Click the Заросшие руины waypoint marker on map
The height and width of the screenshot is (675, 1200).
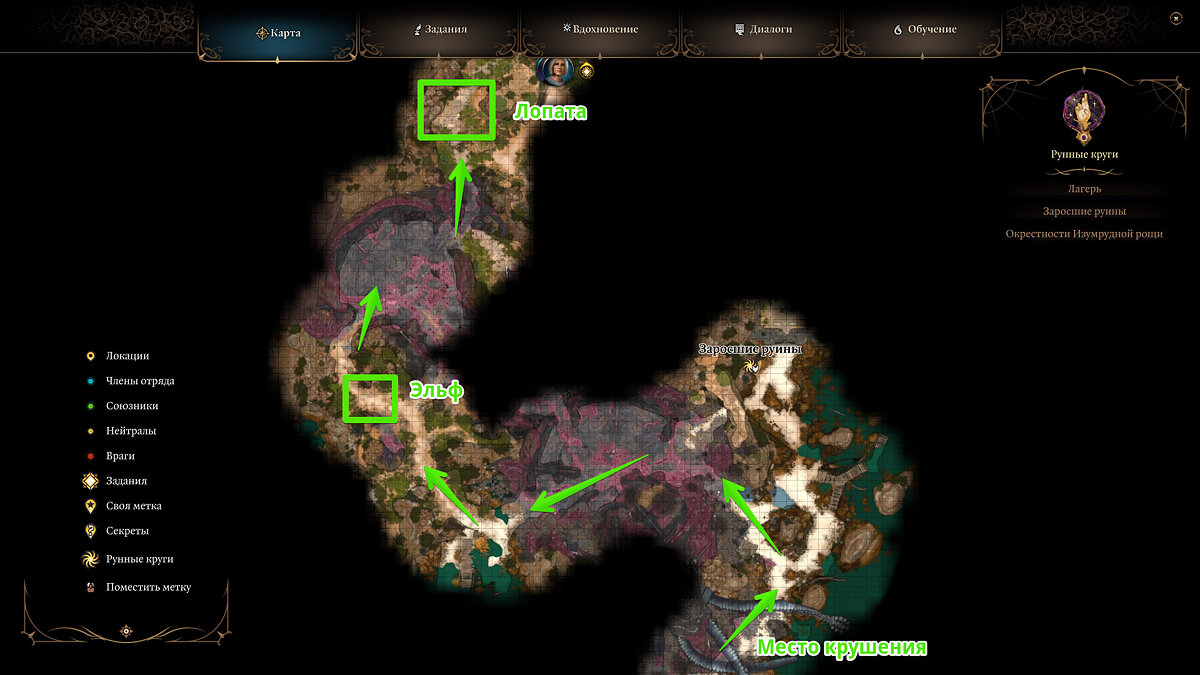pos(751,366)
